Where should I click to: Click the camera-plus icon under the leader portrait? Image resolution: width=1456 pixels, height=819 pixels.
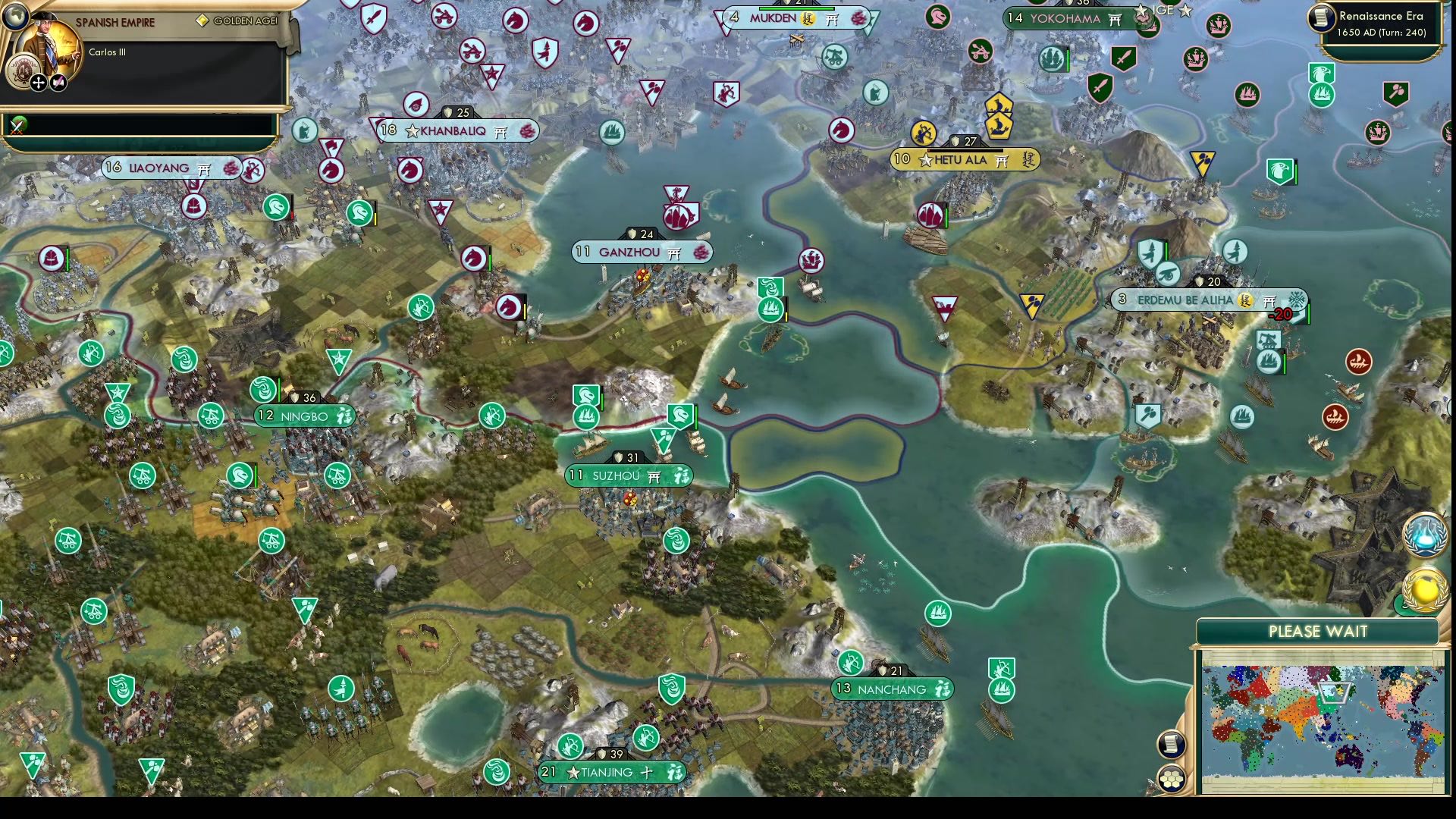38,83
